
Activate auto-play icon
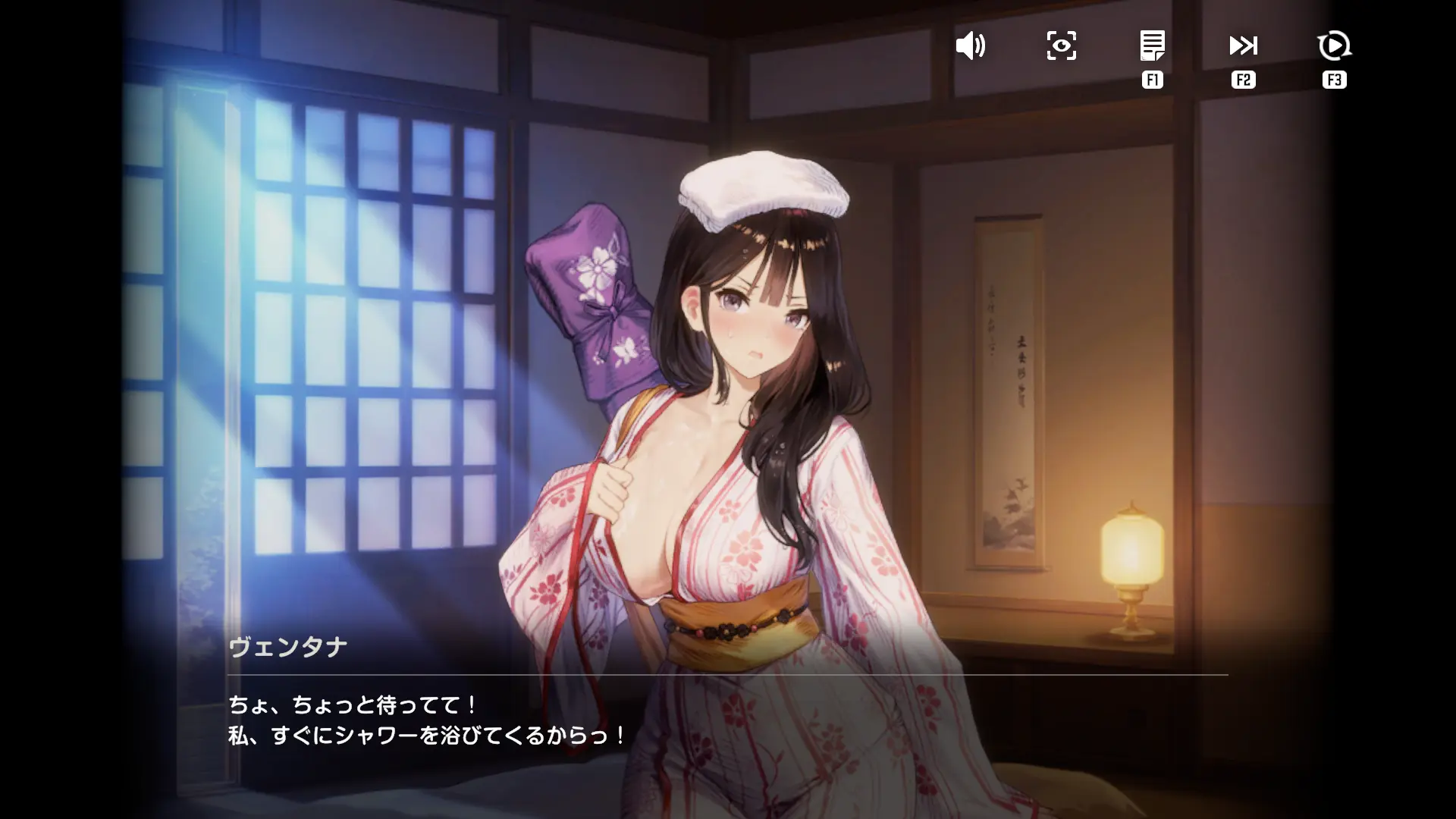(1334, 46)
